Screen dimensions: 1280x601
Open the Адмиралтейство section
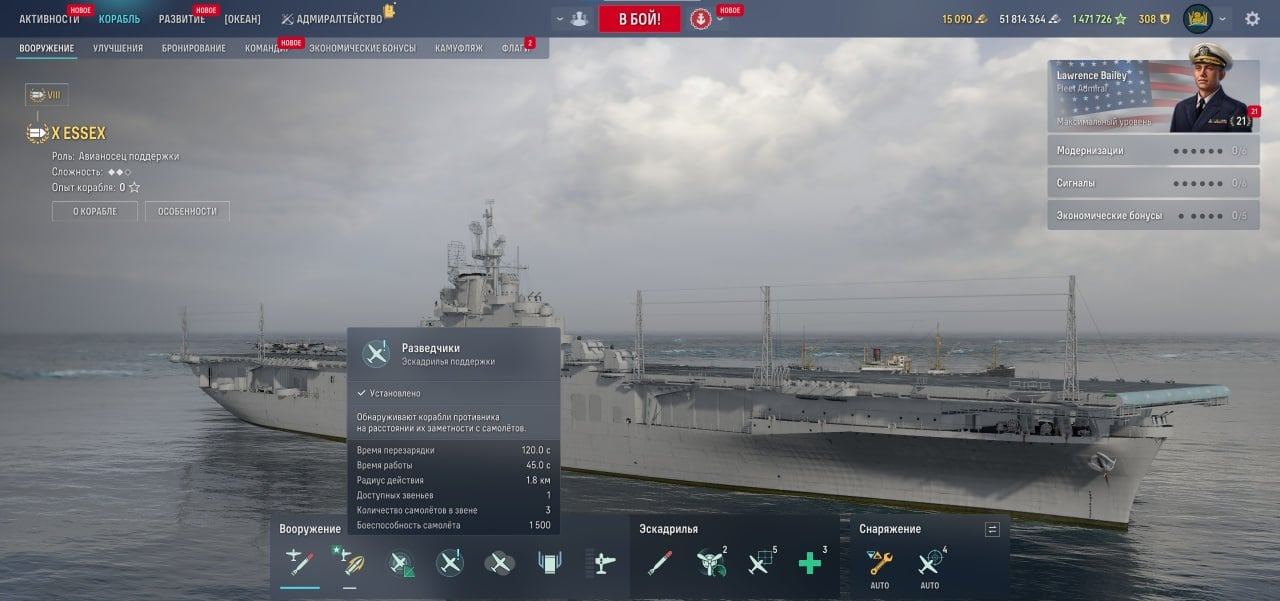point(338,19)
